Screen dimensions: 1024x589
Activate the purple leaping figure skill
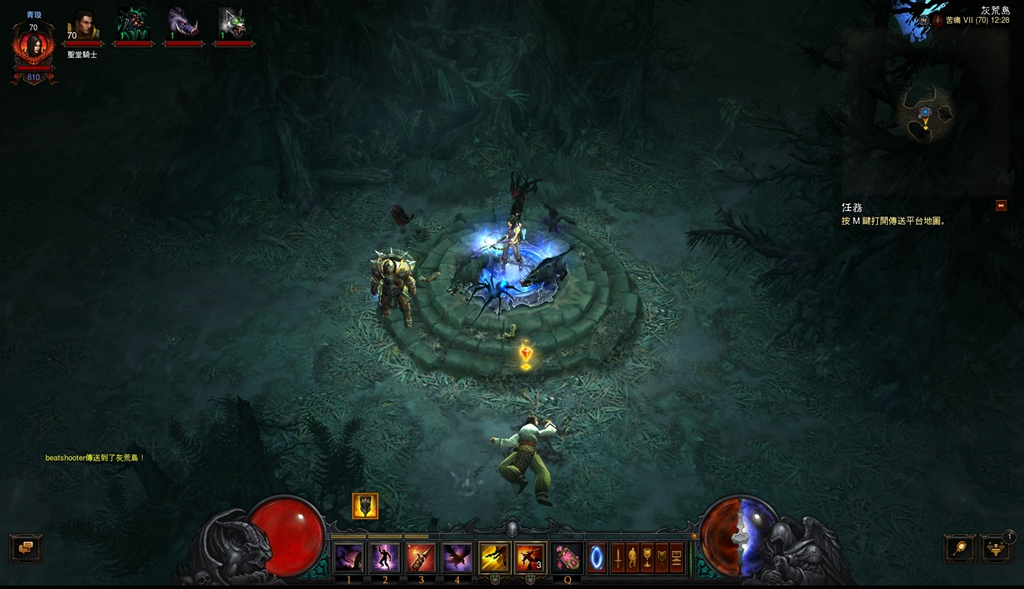[384, 557]
